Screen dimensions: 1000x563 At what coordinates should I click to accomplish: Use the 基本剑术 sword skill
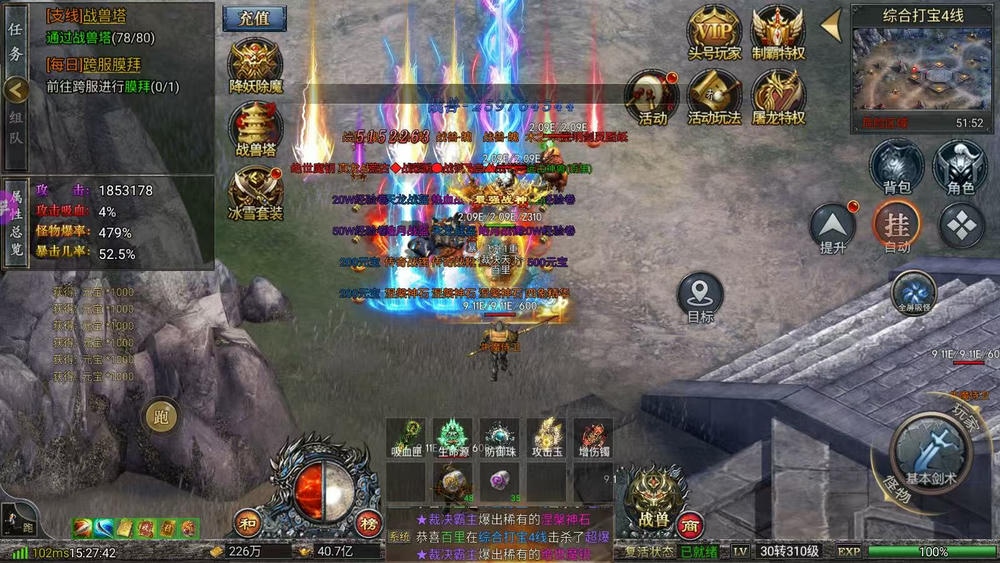(931, 452)
